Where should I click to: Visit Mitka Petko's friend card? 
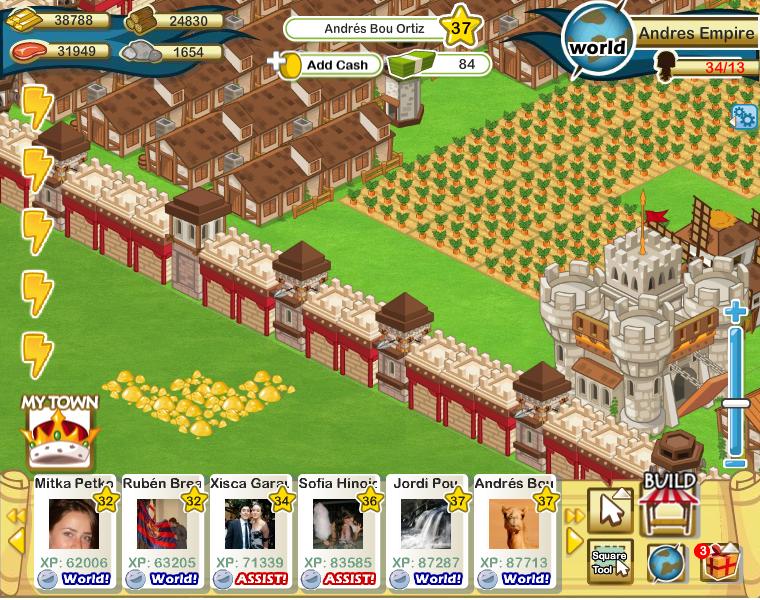[x=75, y=524]
